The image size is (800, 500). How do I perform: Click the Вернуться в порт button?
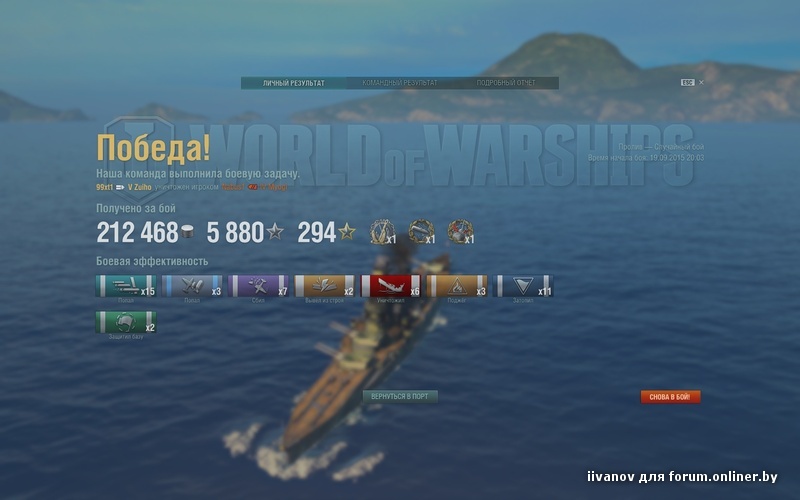pyautogui.click(x=400, y=396)
